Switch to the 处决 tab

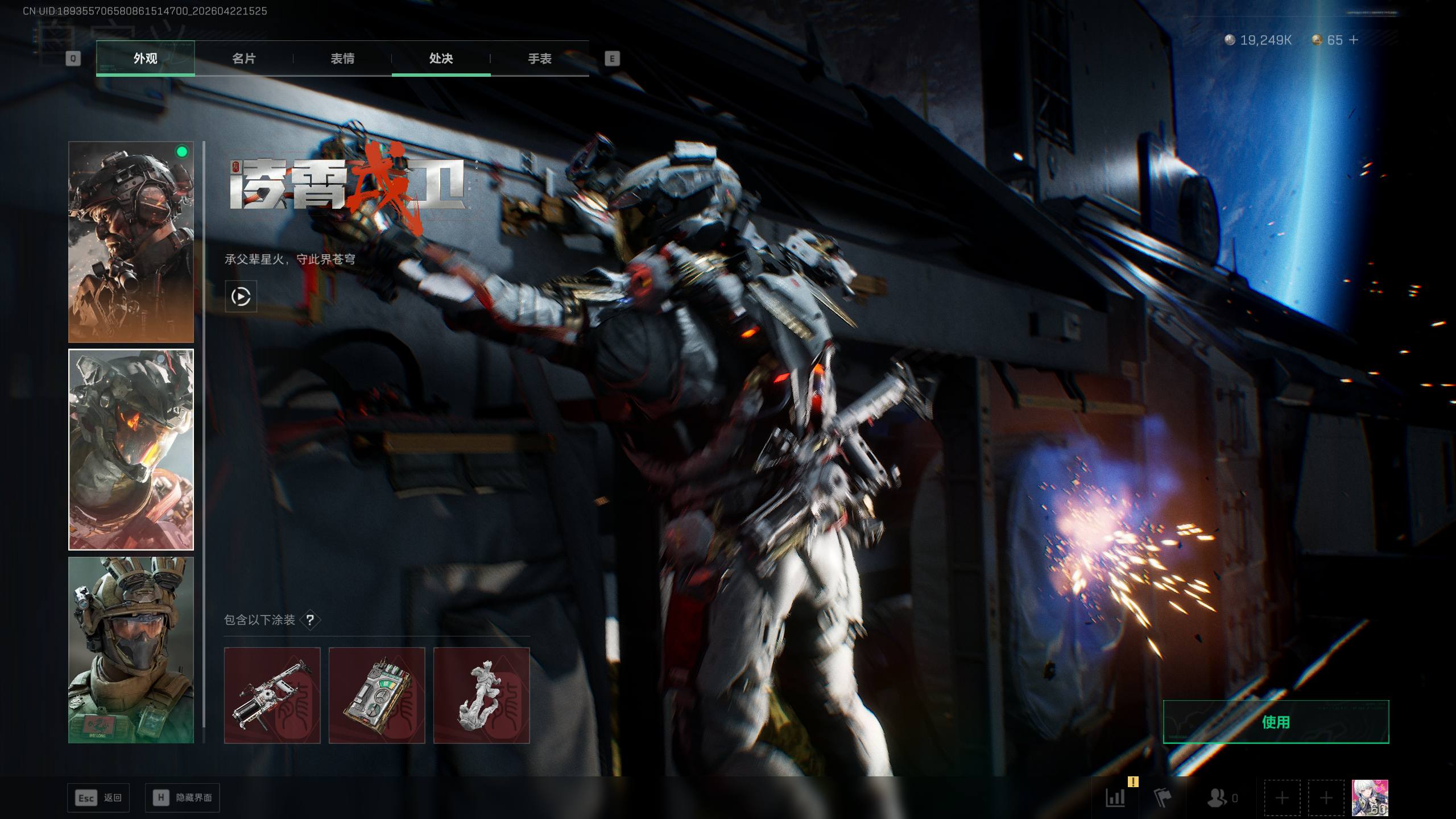(441, 59)
